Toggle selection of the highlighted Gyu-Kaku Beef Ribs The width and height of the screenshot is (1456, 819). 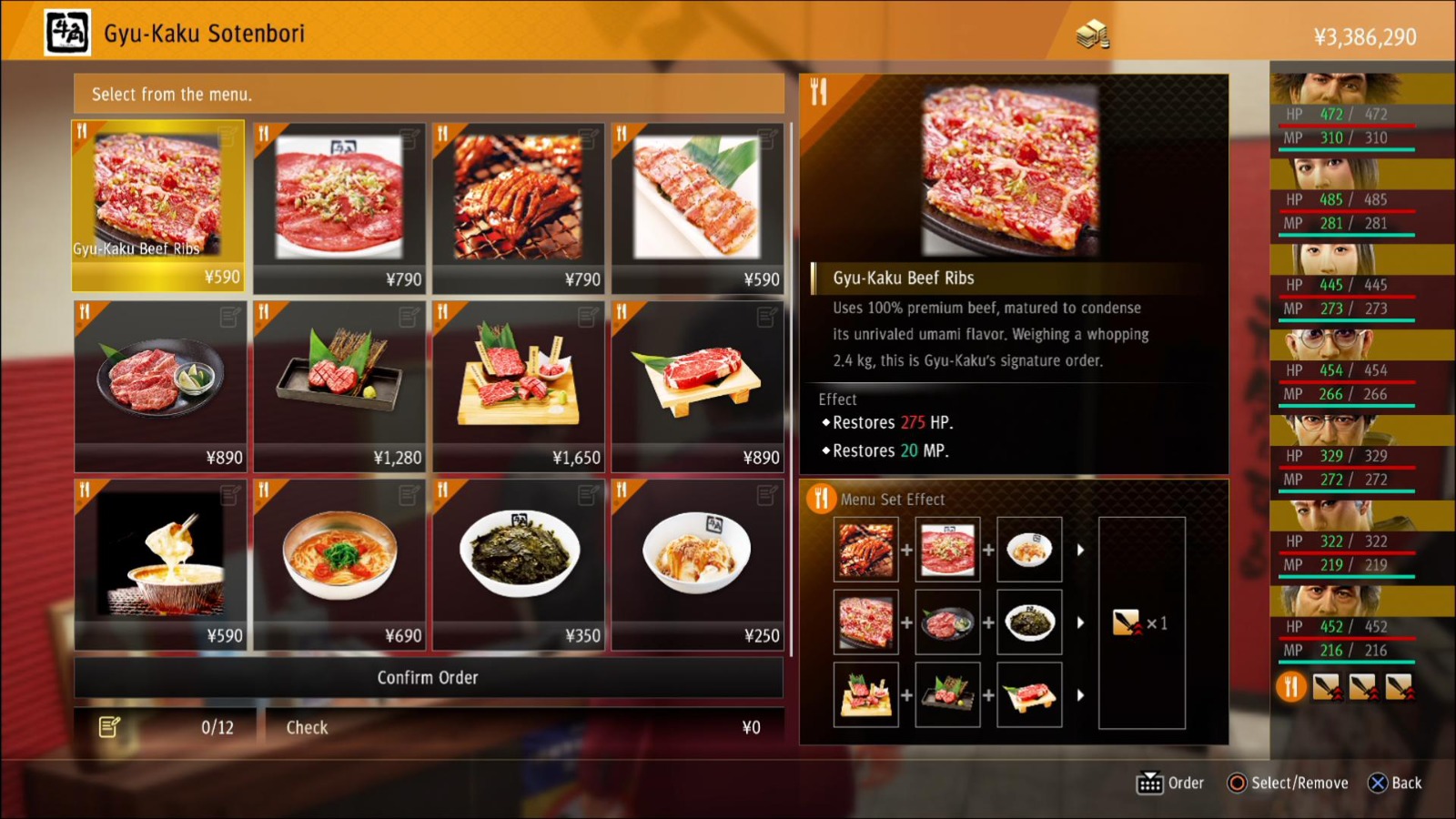[x=157, y=205]
